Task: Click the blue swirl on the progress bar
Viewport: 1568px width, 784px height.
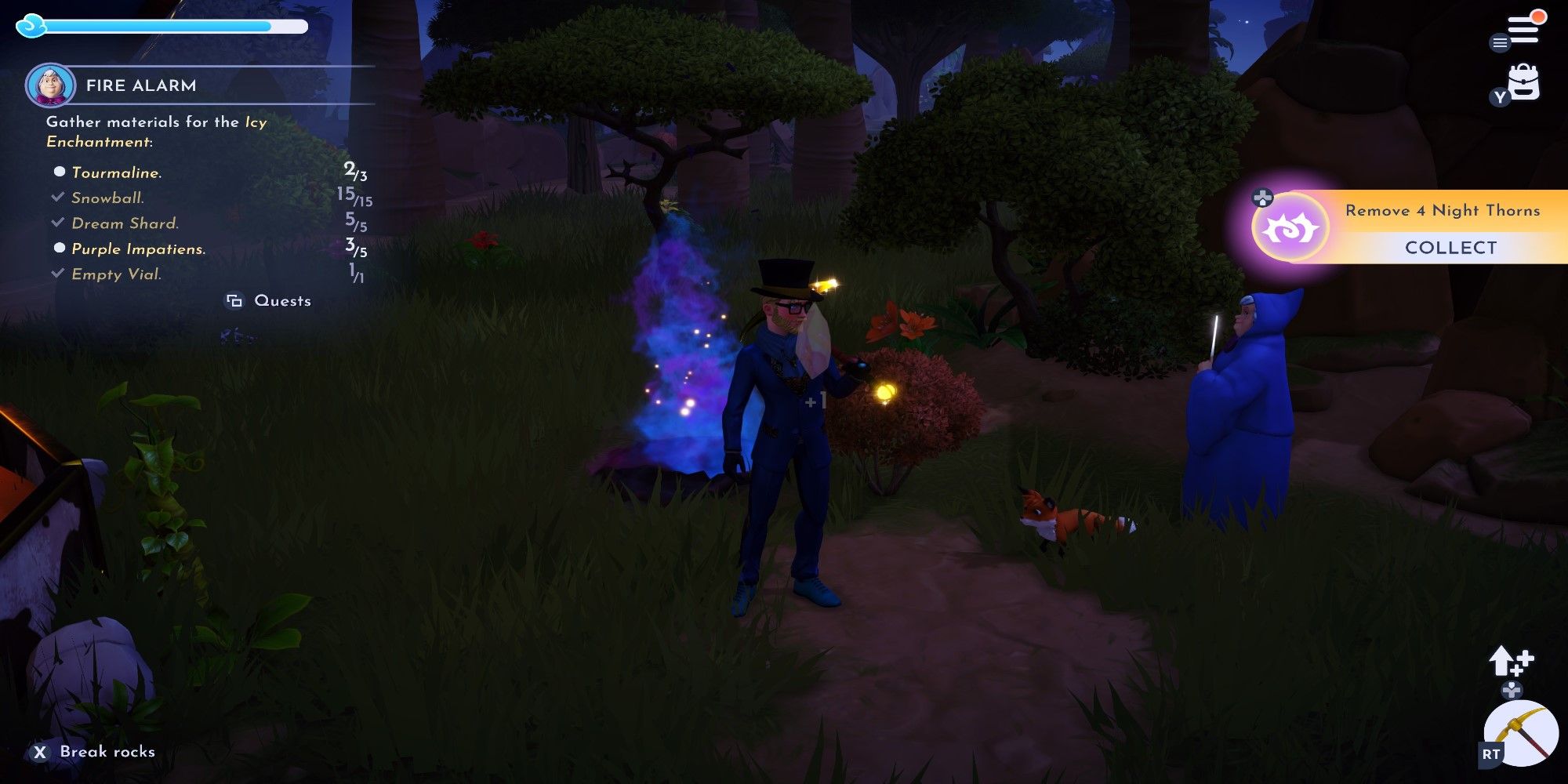Action: click(30, 25)
